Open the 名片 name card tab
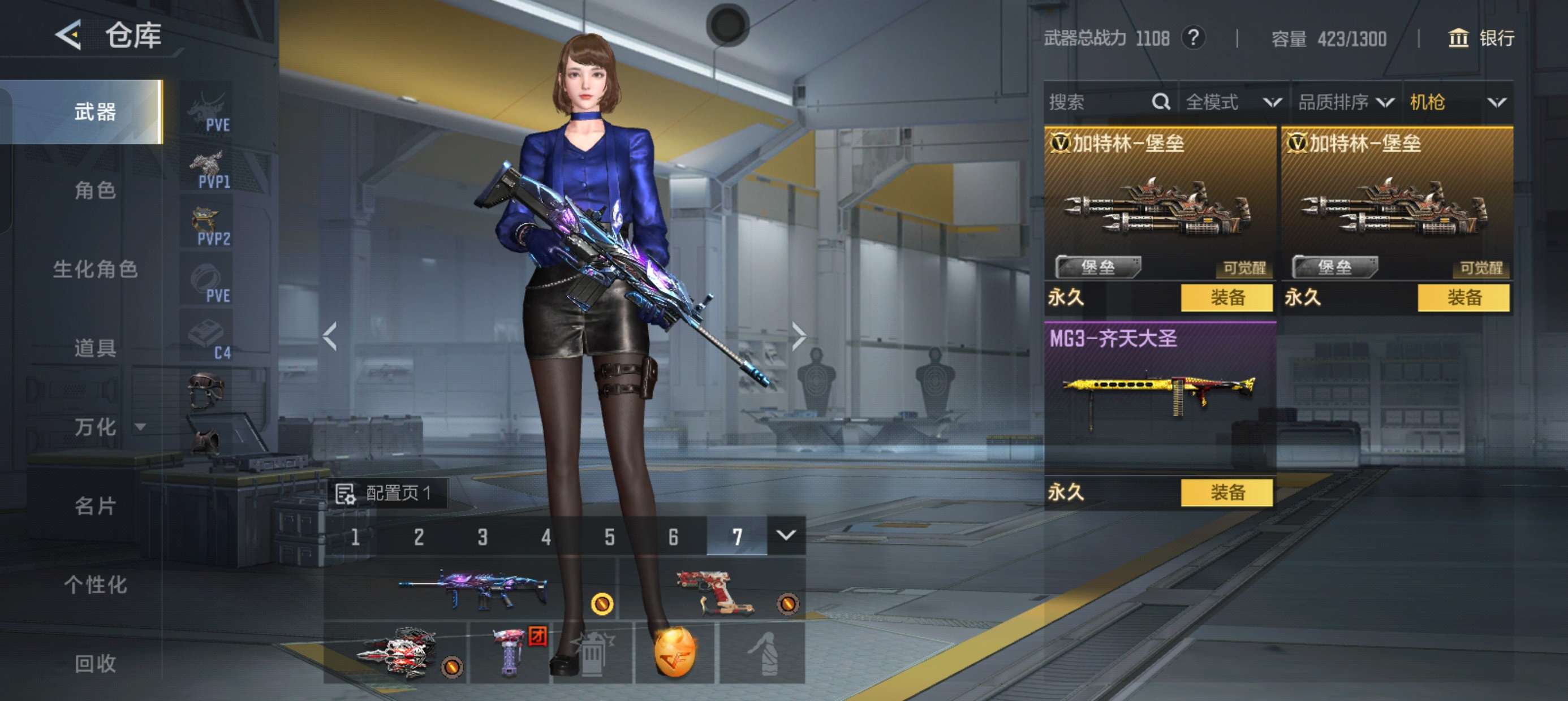This screenshot has height=701, width=1568. [95, 505]
